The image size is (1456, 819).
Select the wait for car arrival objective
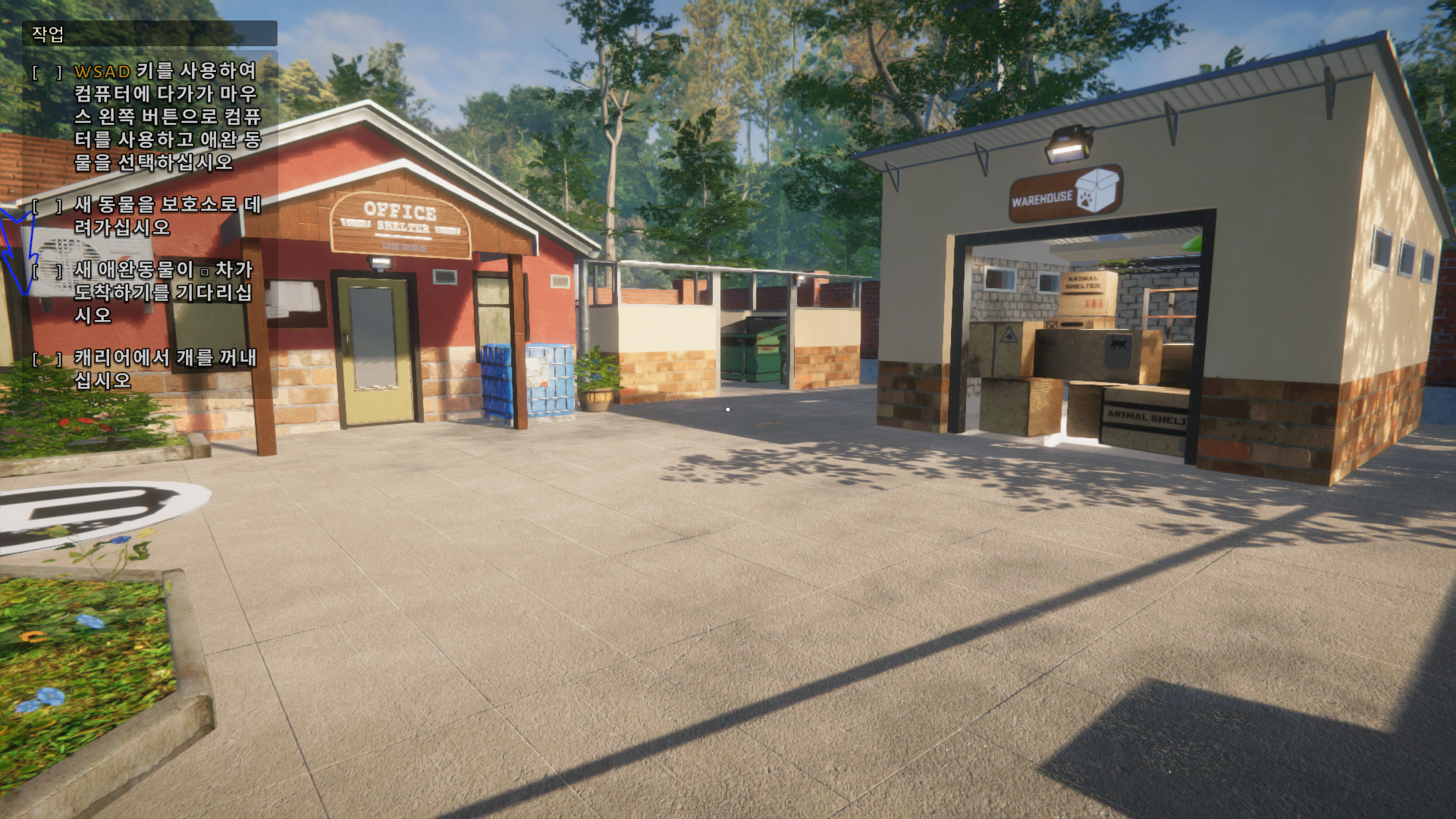[x=162, y=292]
